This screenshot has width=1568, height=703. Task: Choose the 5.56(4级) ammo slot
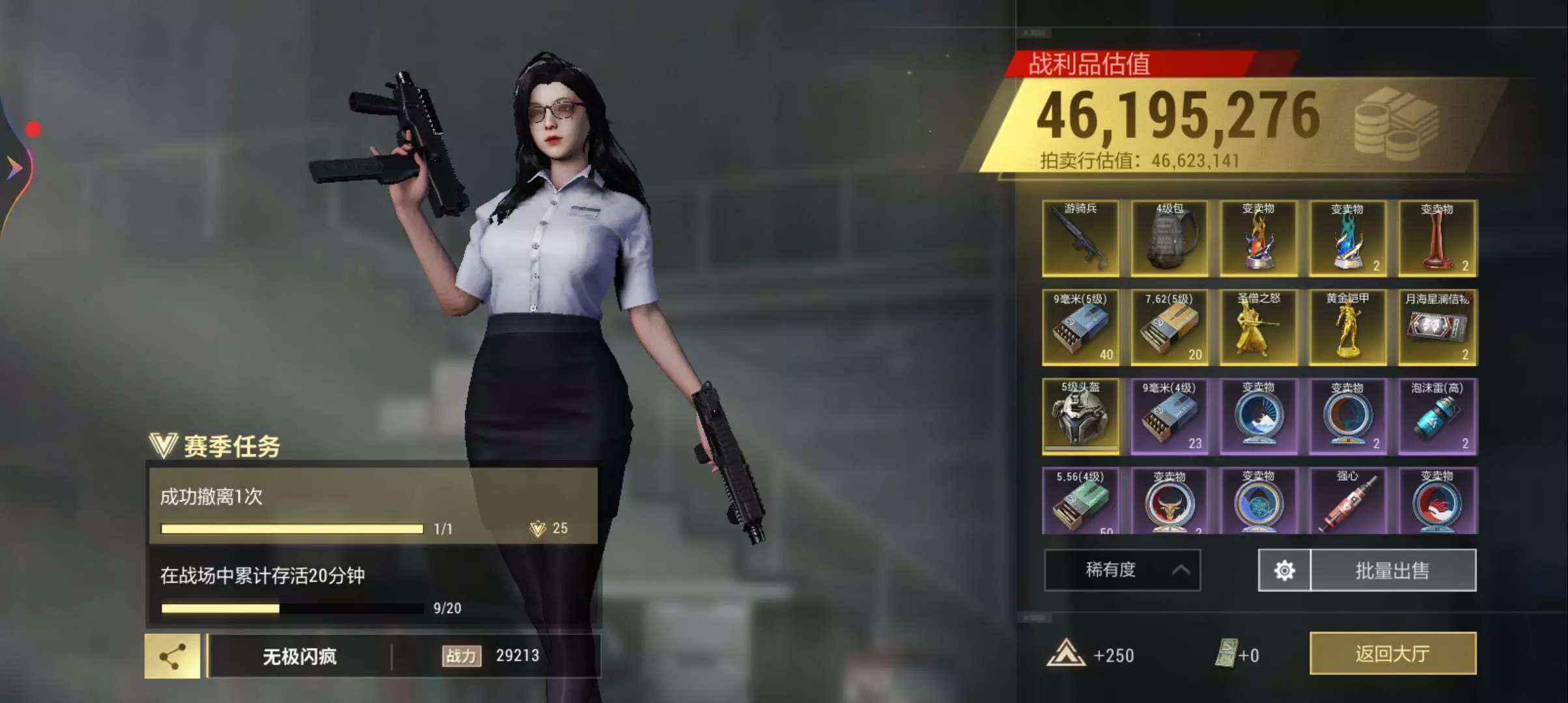click(x=1080, y=500)
